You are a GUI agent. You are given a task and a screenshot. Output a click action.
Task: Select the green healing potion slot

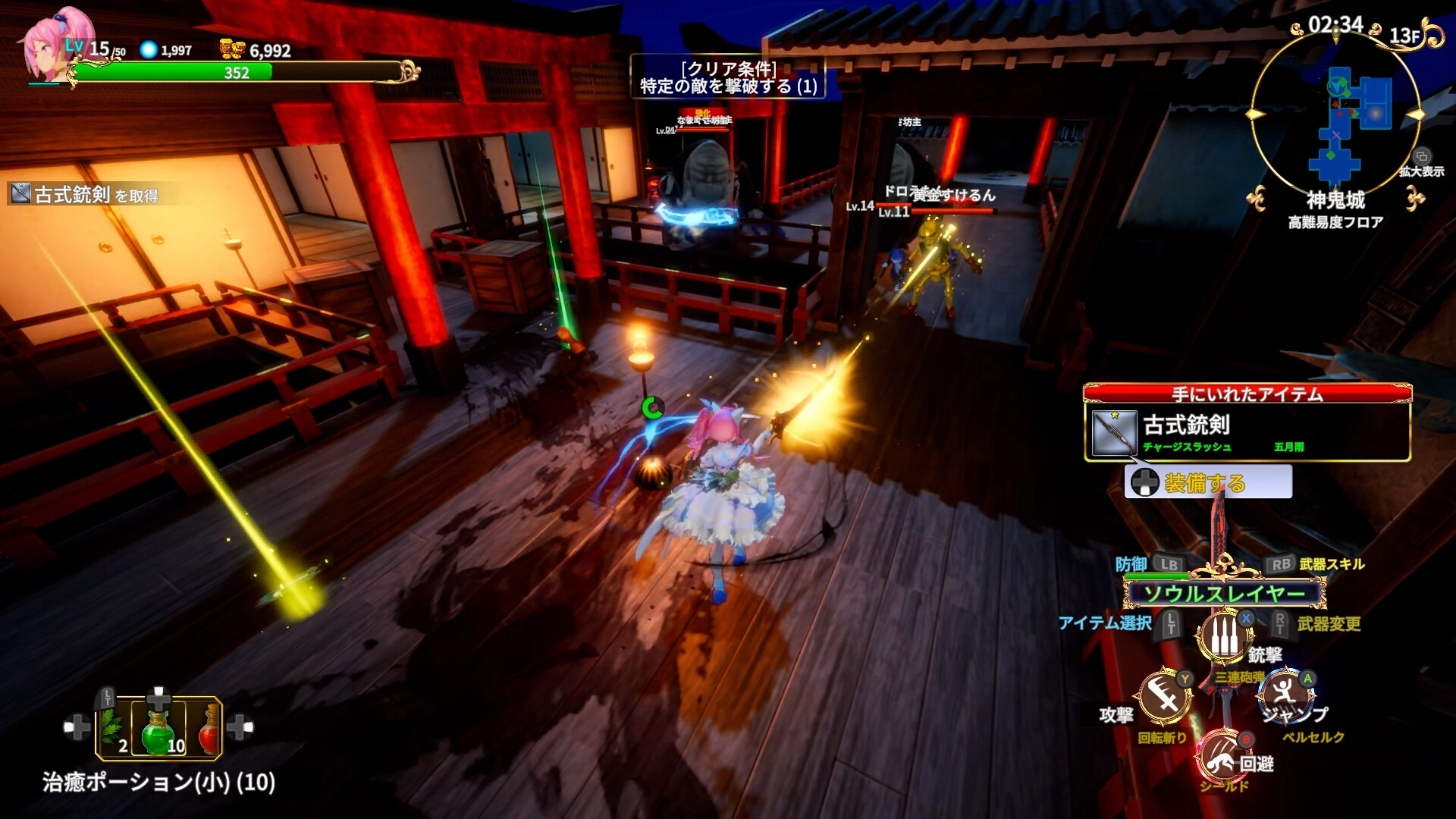[x=158, y=729]
